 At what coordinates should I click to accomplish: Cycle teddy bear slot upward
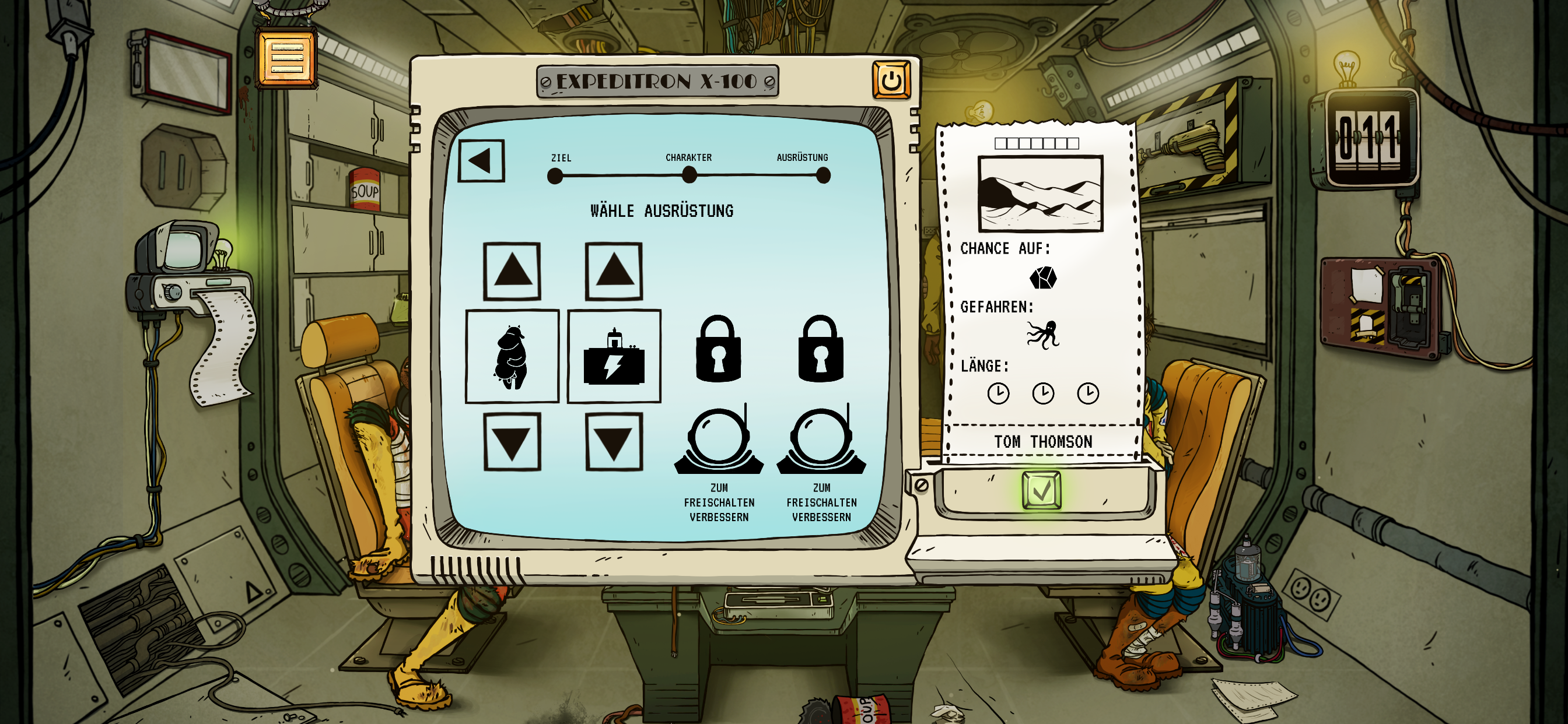pyautogui.click(x=512, y=271)
